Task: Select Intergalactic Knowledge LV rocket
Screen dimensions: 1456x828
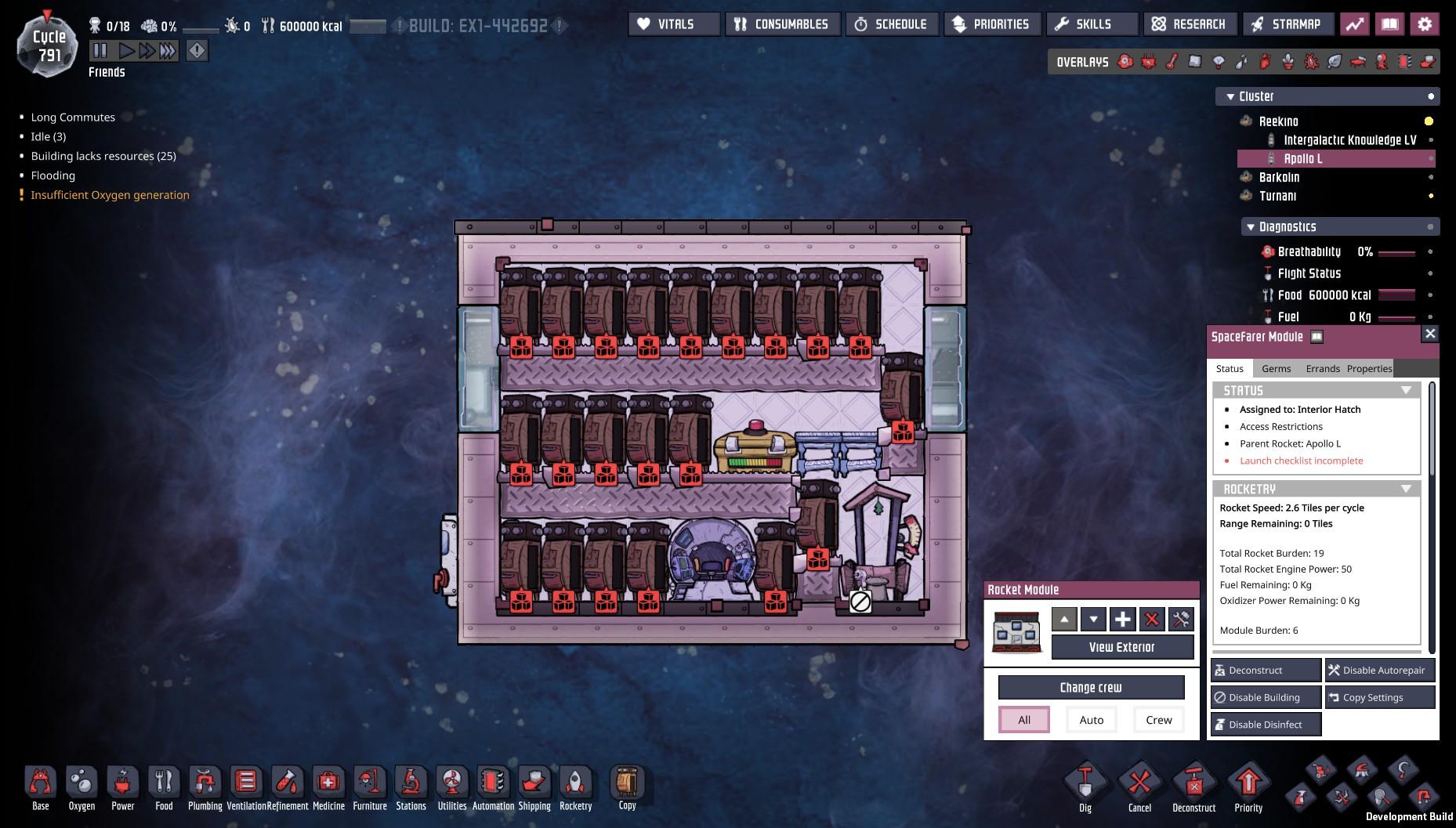Action: (x=1349, y=140)
